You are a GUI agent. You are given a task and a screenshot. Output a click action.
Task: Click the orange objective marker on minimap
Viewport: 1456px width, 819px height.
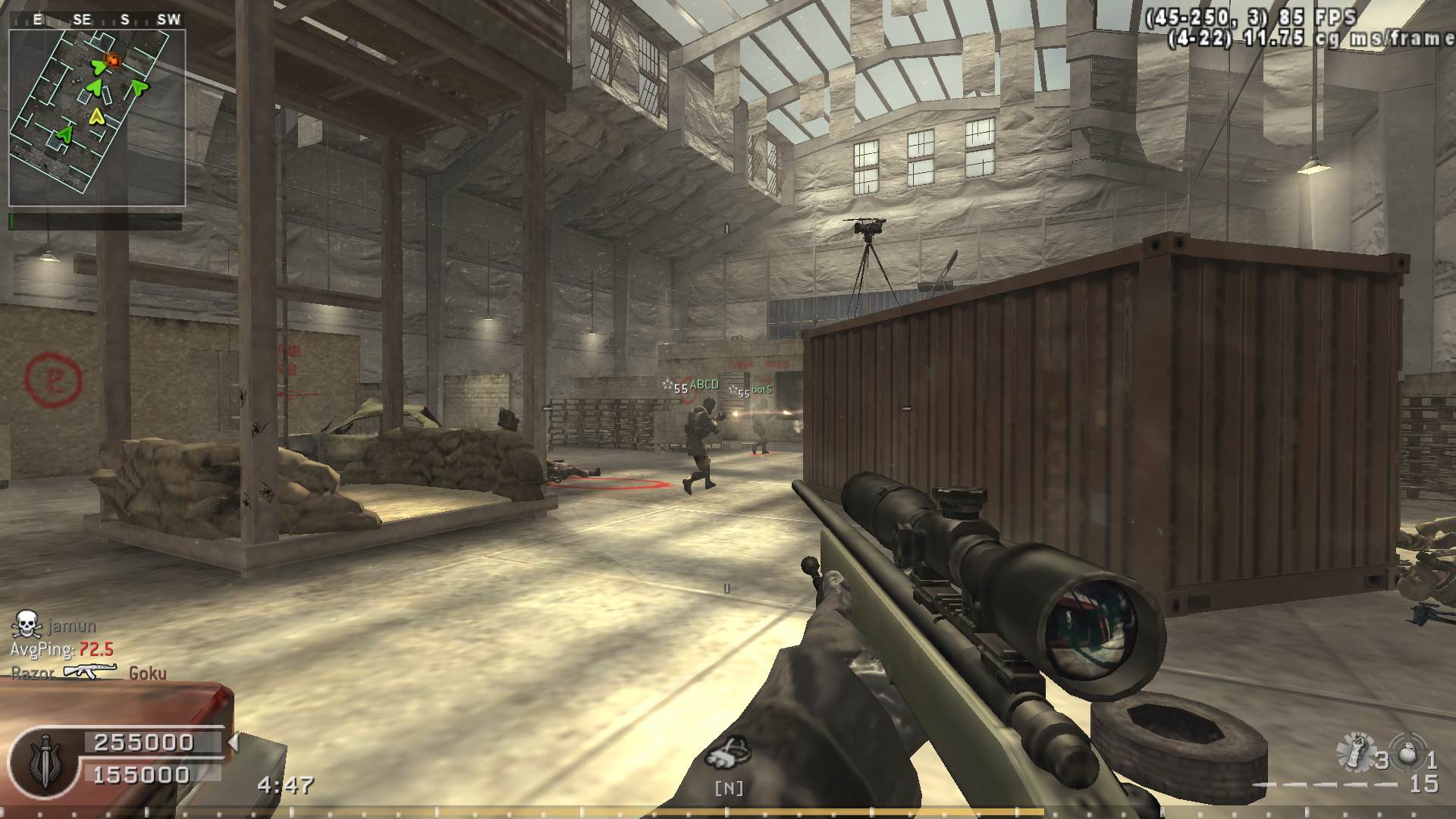(114, 60)
